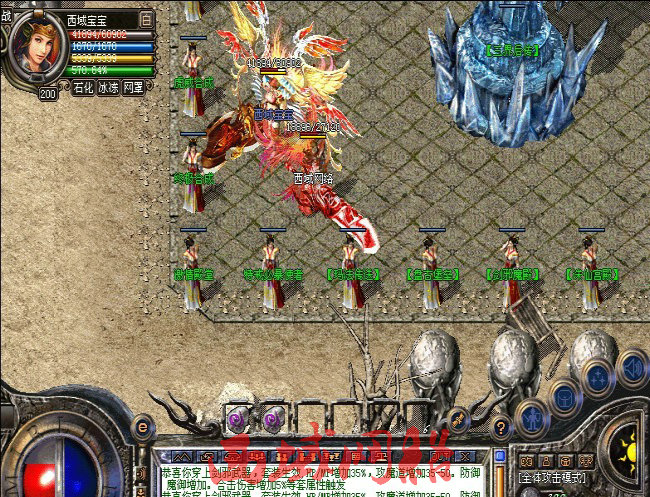
Task: Select the 网罩 skill button
Action: tap(133, 88)
